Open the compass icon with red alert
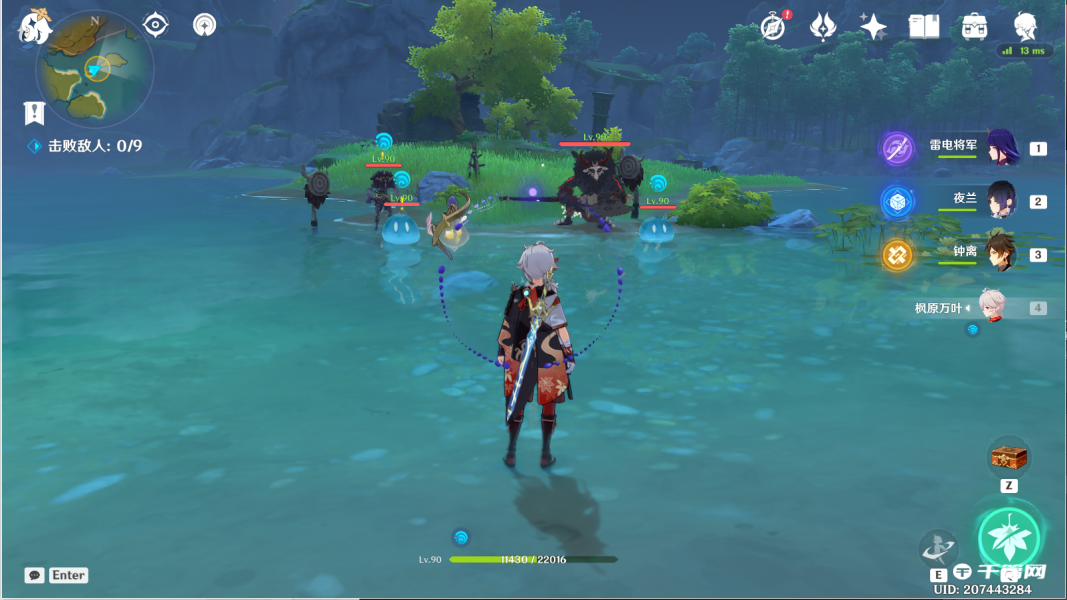Viewport: 1067px width, 600px height. pyautogui.click(x=772, y=27)
